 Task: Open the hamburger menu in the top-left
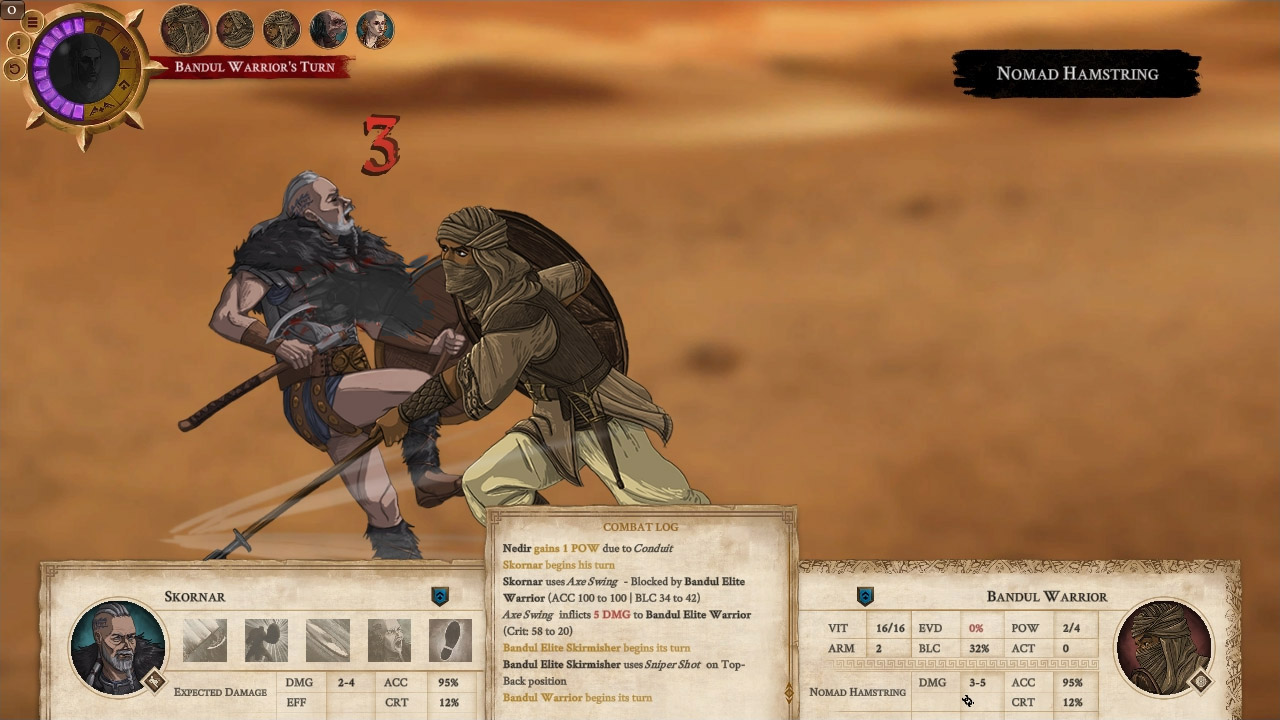(33, 21)
